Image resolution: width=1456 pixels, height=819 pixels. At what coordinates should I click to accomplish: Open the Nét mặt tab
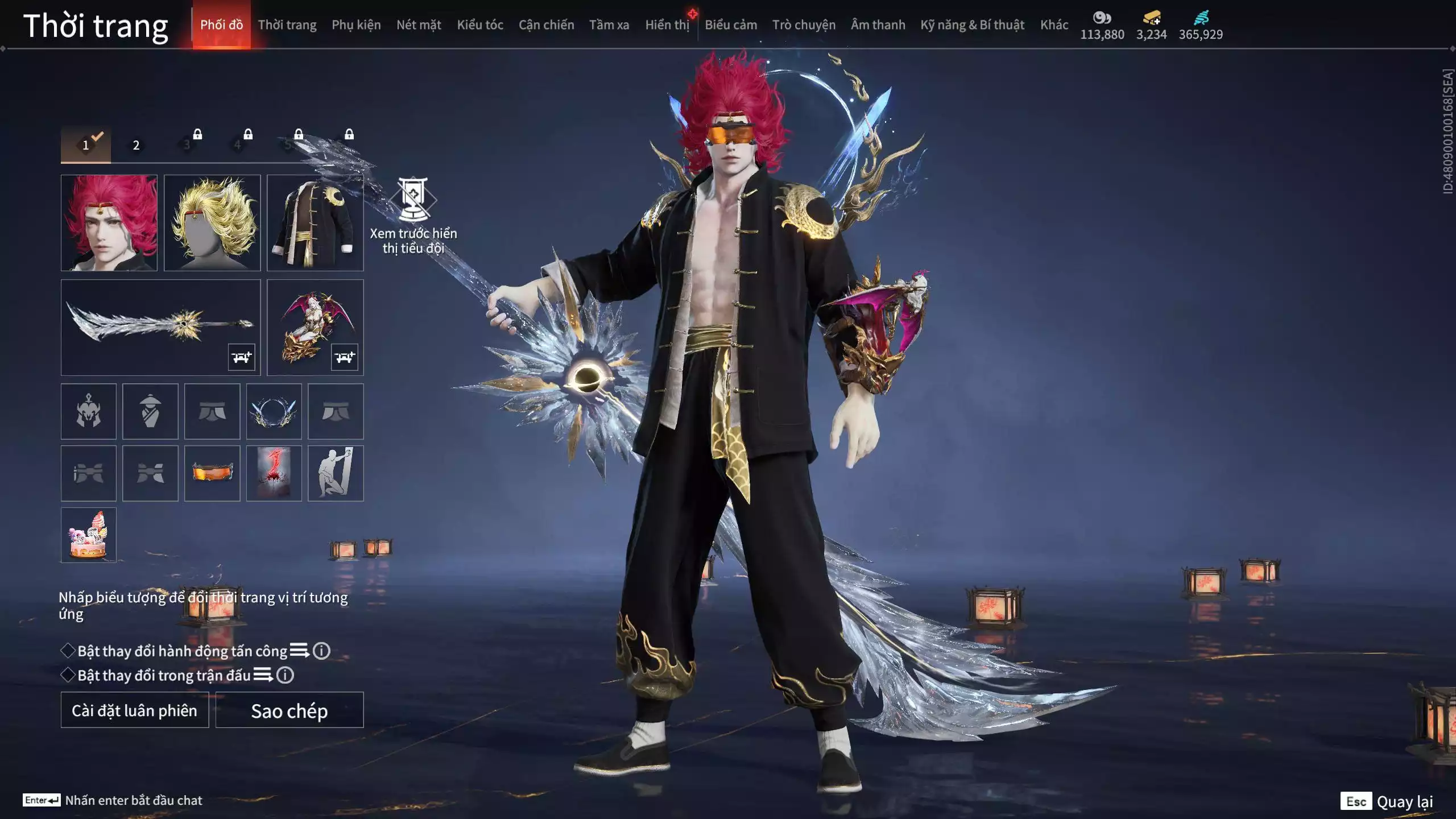419,25
